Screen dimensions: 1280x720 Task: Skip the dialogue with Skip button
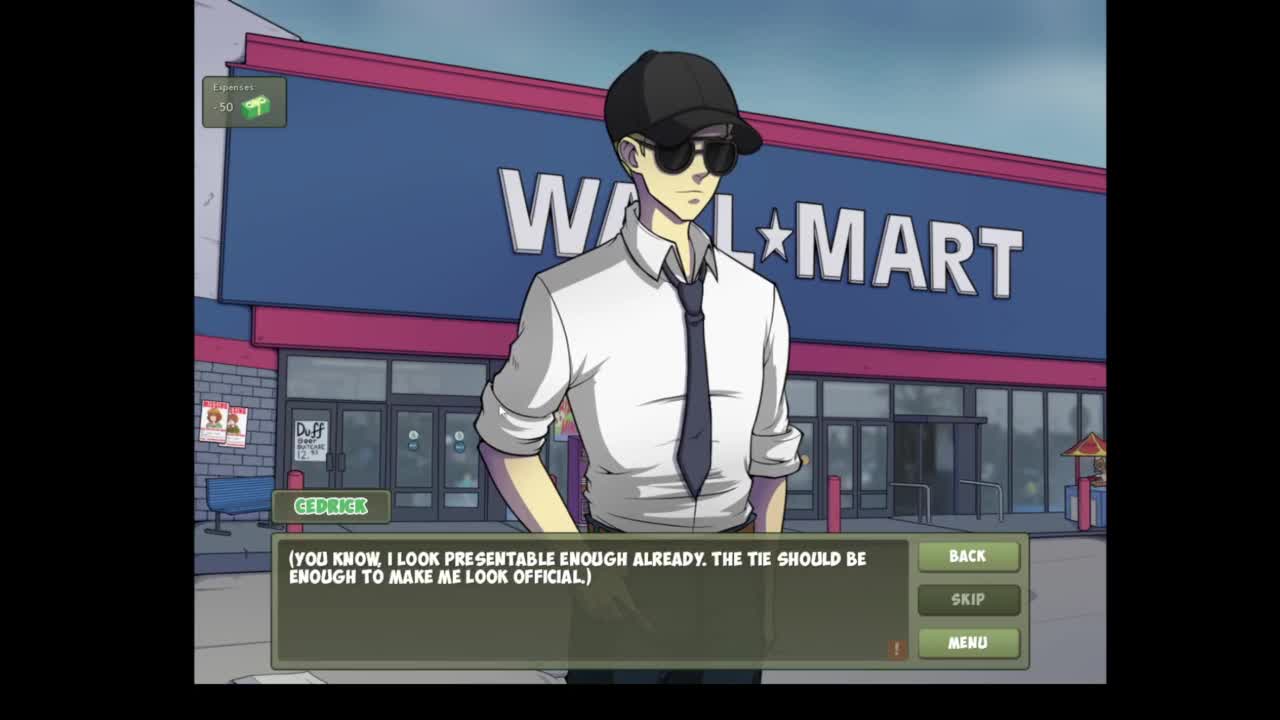pyautogui.click(x=968, y=599)
